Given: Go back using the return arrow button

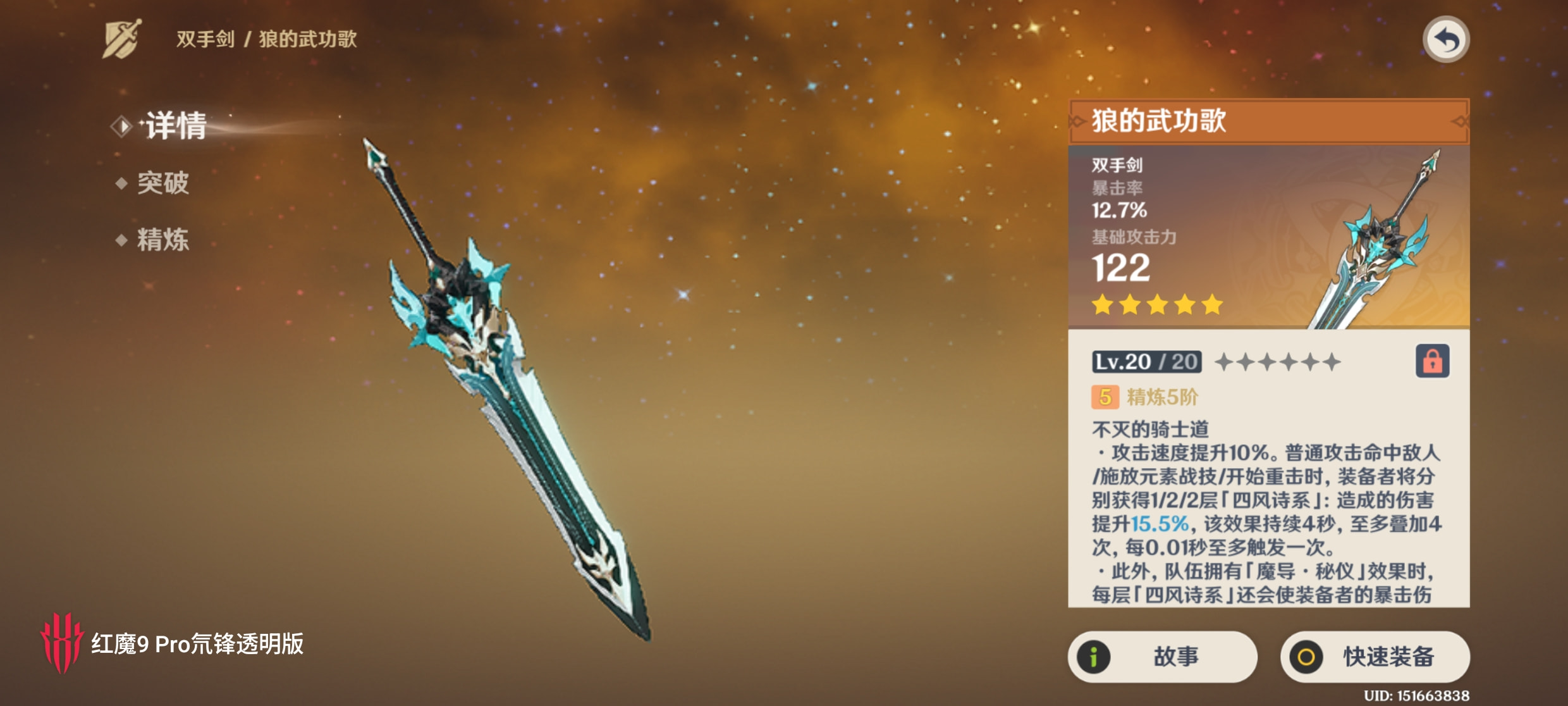Looking at the screenshot, I should (1445, 40).
